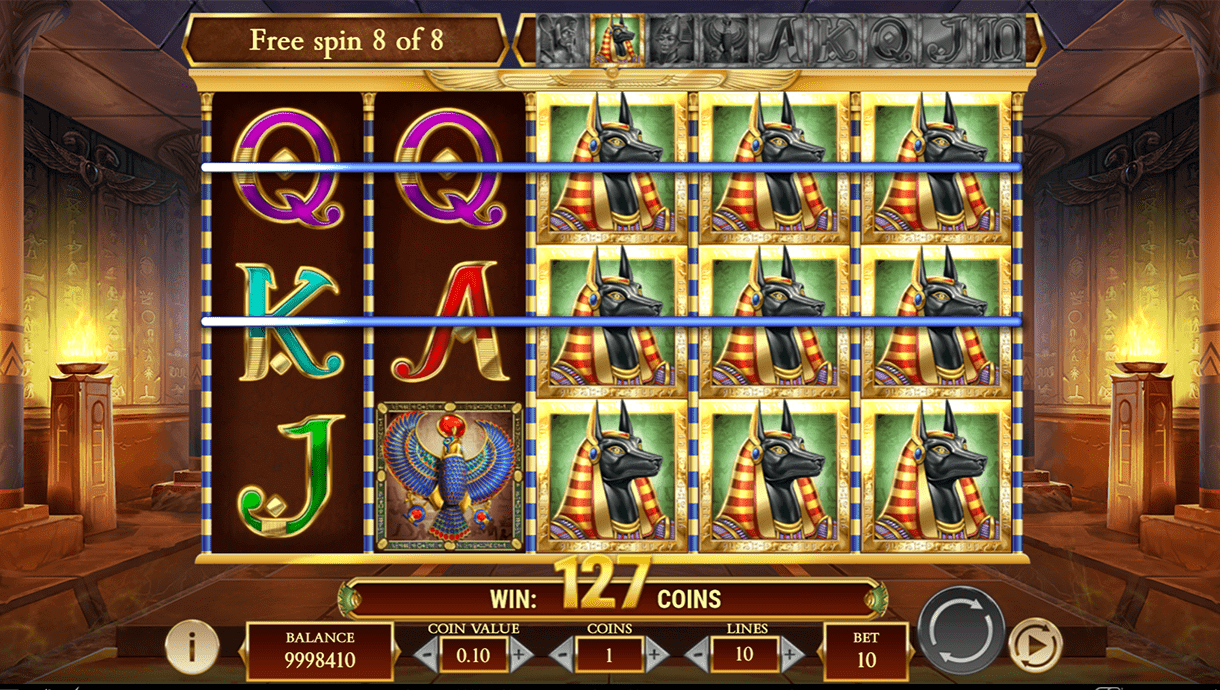Raise the number of coins
Screen dimensions: 1220x690
(655, 655)
